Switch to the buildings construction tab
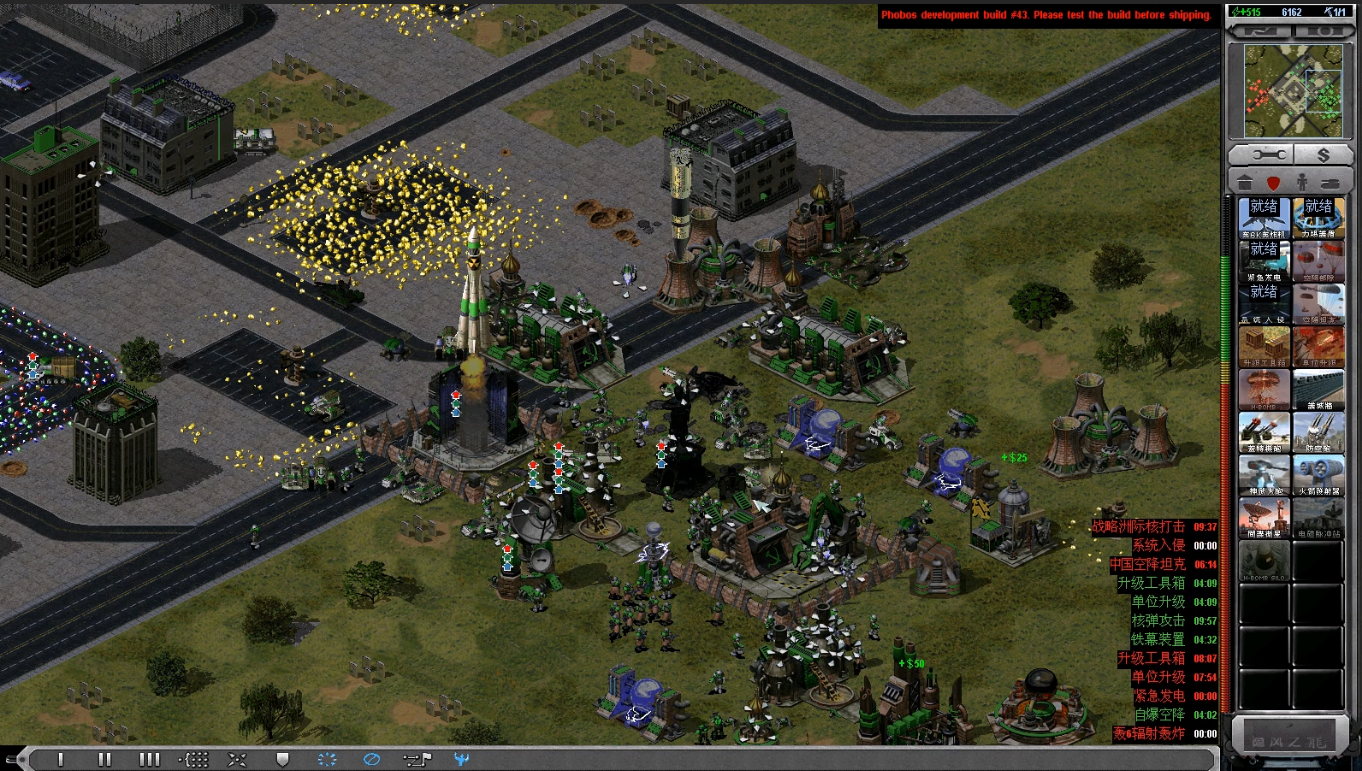 pyautogui.click(x=1245, y=183)
